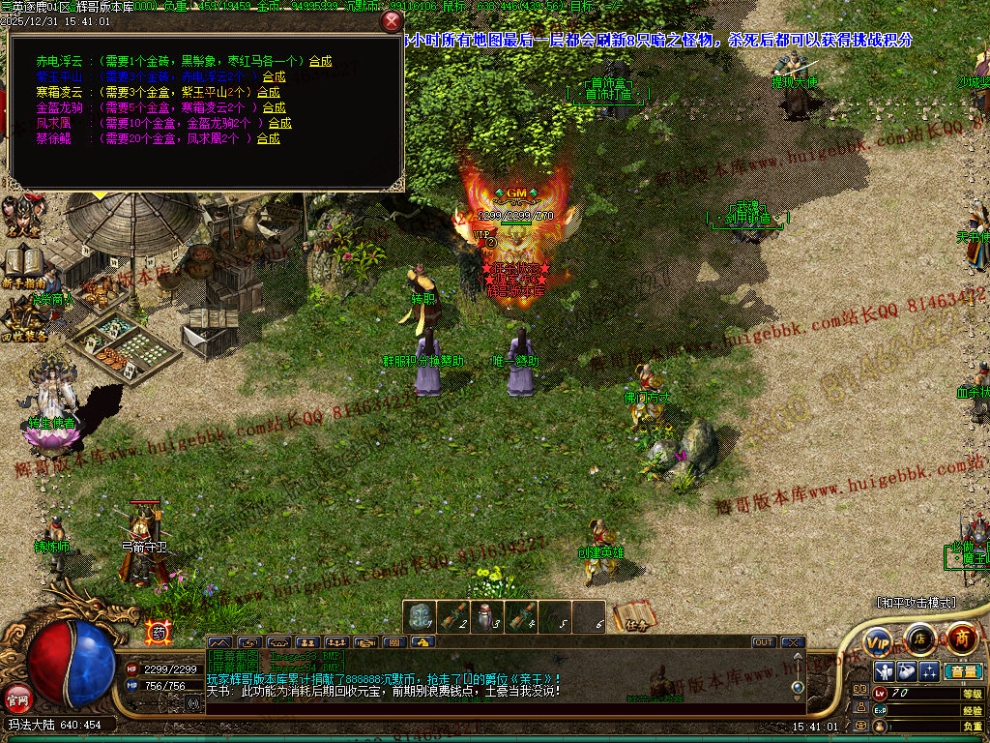990x743 pixels.
Task: Synthesize 寒霜凌云 via its 合成 link
Action: [272, 92]
